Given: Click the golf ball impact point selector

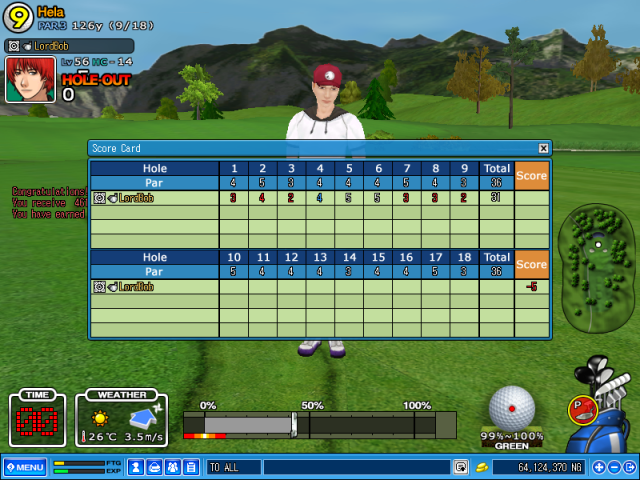Looking at the screenshot, I should [x=513, y=407].
